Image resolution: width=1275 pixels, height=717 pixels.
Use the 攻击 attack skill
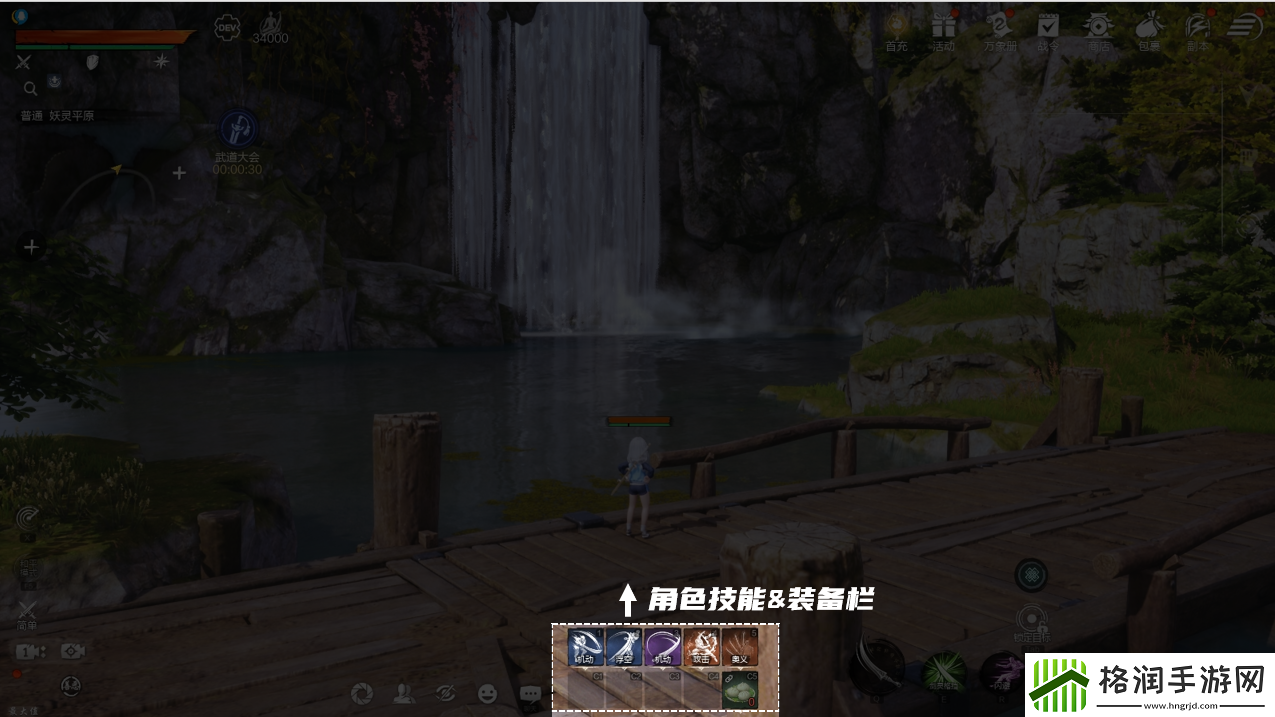click(x=701, y=647)
